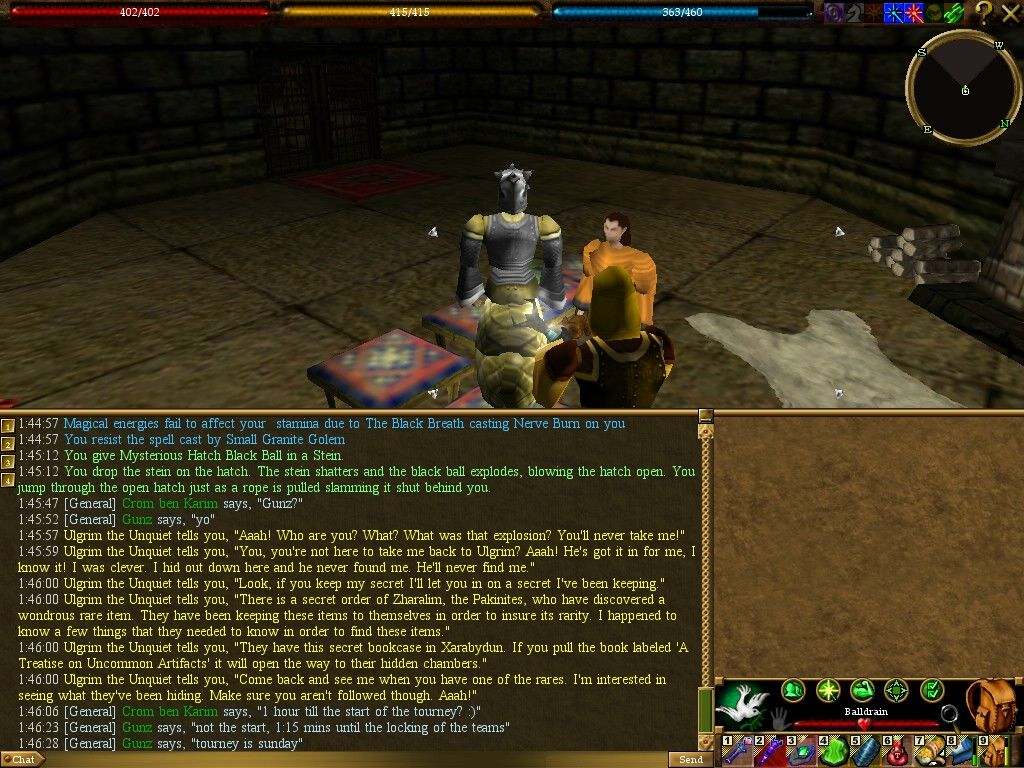
Task: Click the Send chat button
Action: (x=690, y=760)
